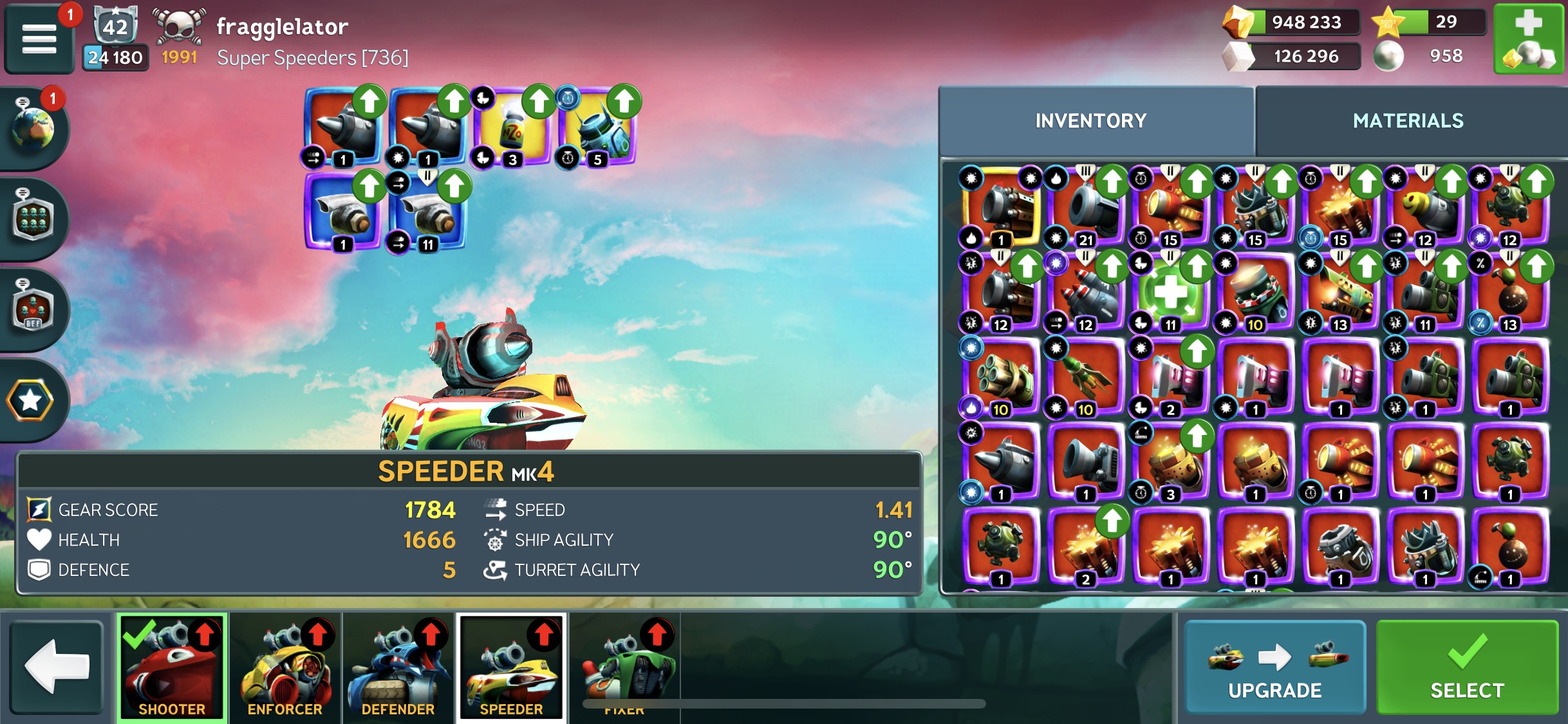Upgrade the Speeder ship
Screen dimensions: 1568x724
pyautogui.click(x=1274, y=668)
